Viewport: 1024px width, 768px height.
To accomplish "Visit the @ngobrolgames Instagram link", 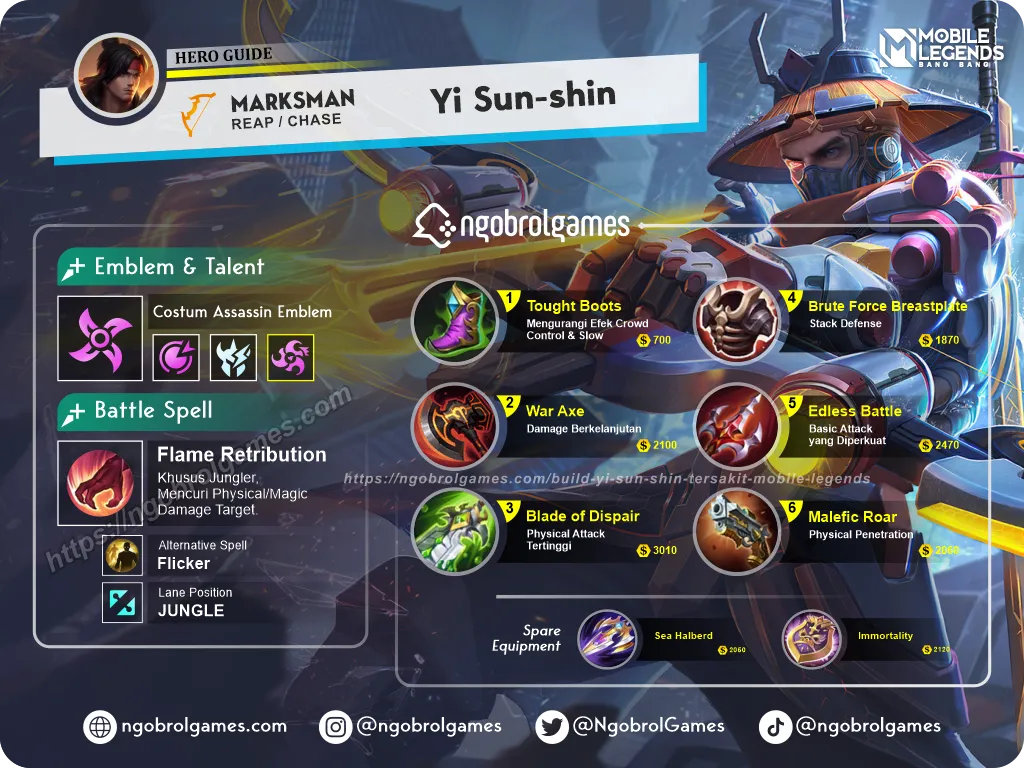I will [411, 727].
